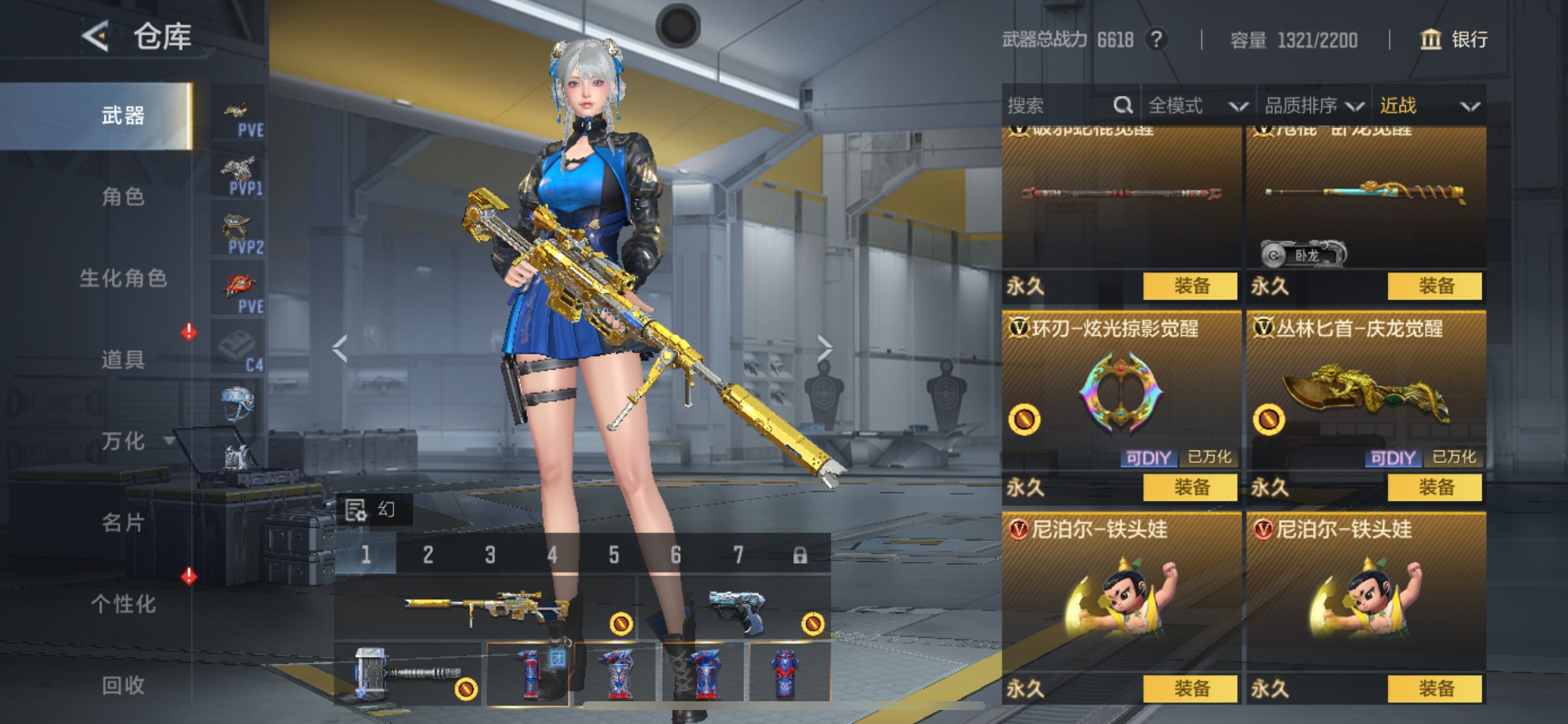Select the 道具 items tab

(x=123, y=359)
